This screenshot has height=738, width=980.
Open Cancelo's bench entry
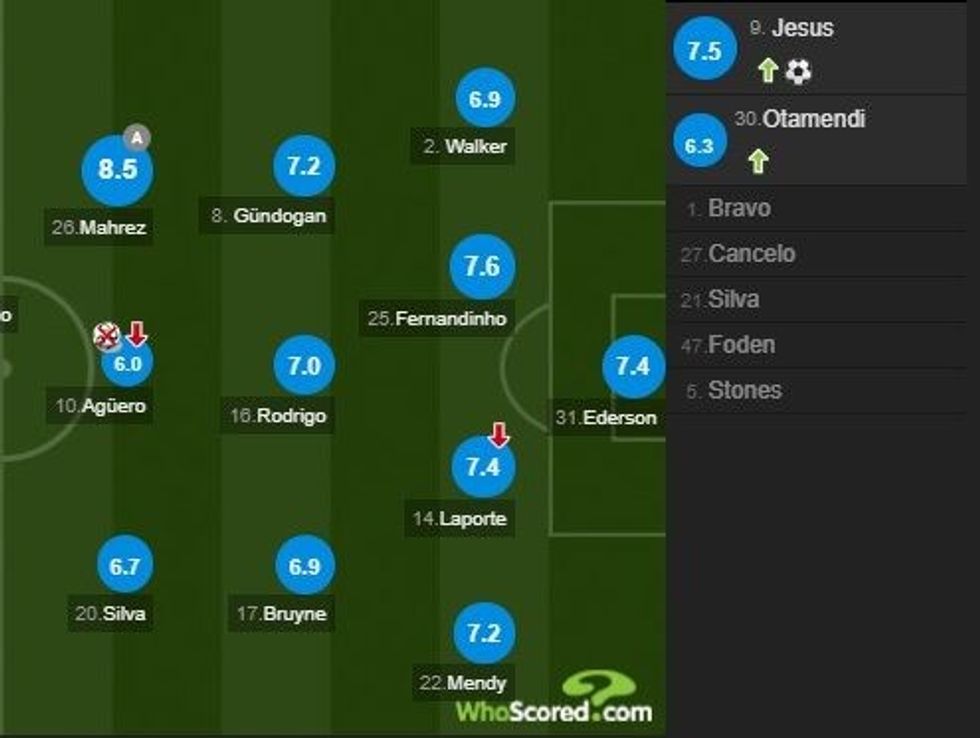[751, 254]
